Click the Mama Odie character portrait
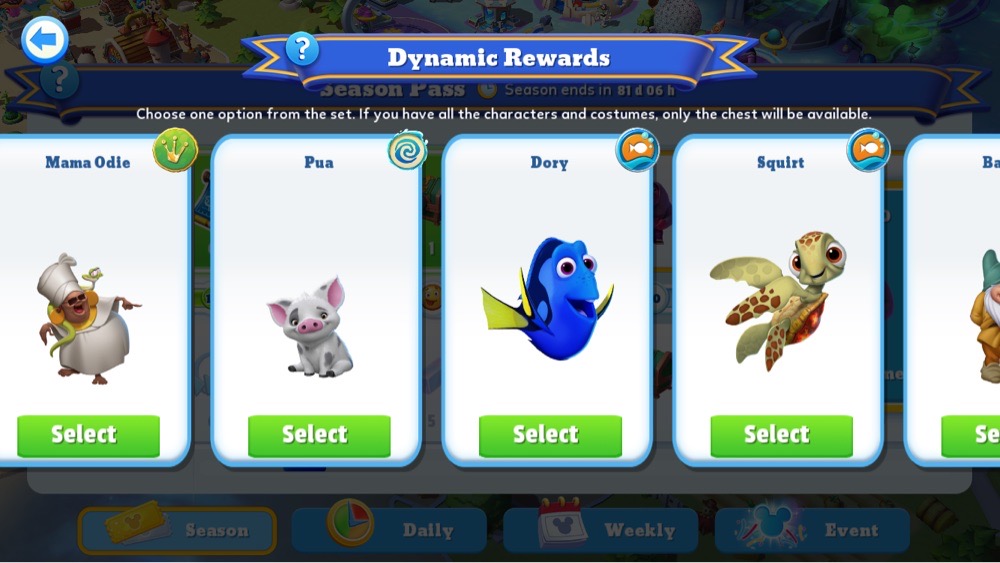Viewport: 1000px width, 563px height. click(x=88, y=318)
